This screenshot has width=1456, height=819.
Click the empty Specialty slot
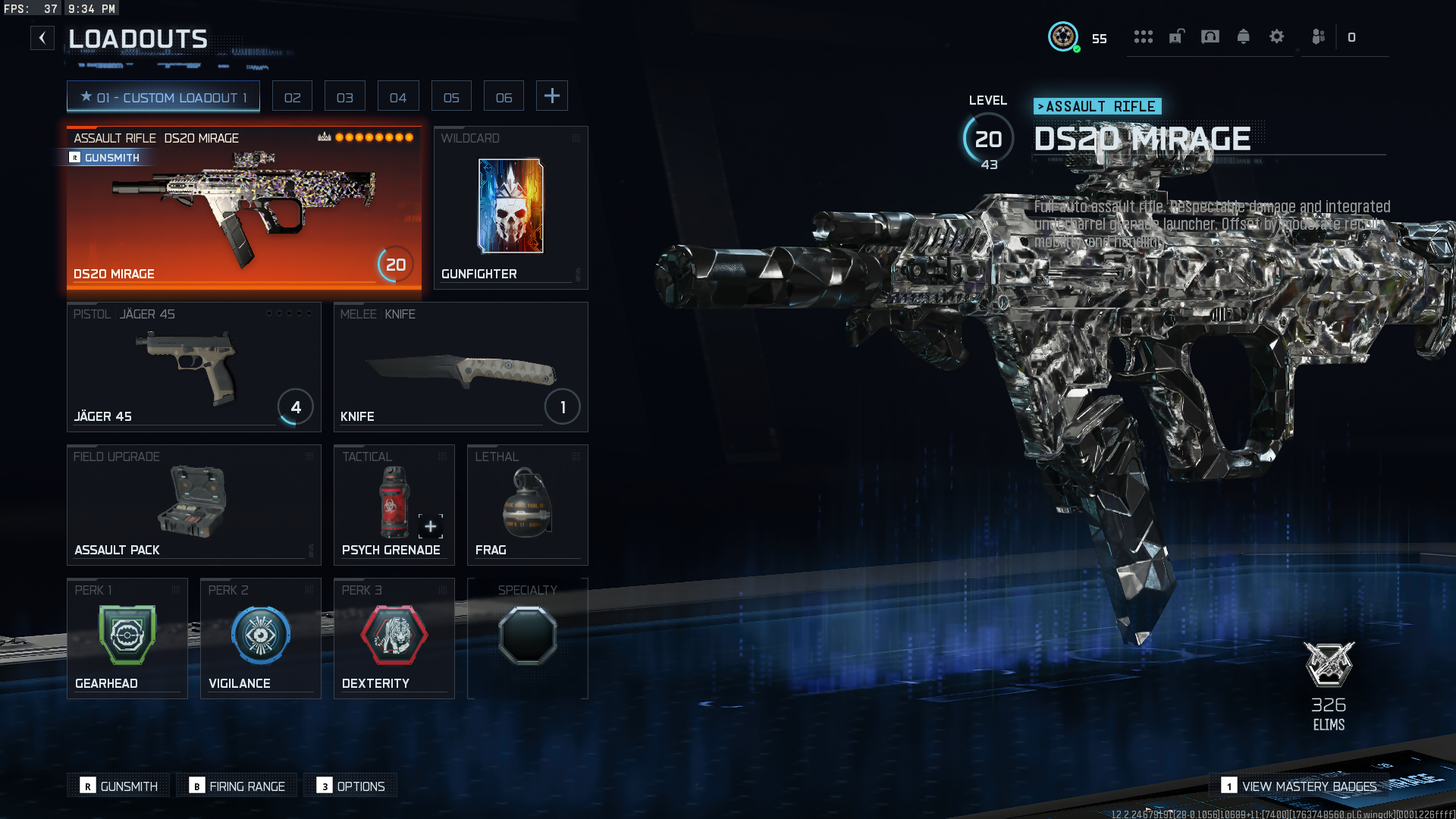[527, 639]
